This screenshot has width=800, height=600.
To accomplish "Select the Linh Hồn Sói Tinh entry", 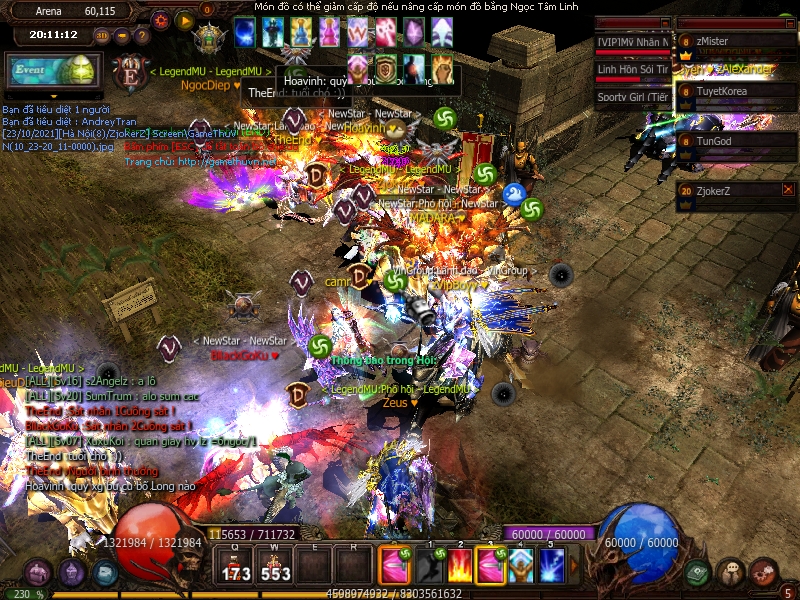I will click(632, 70).
